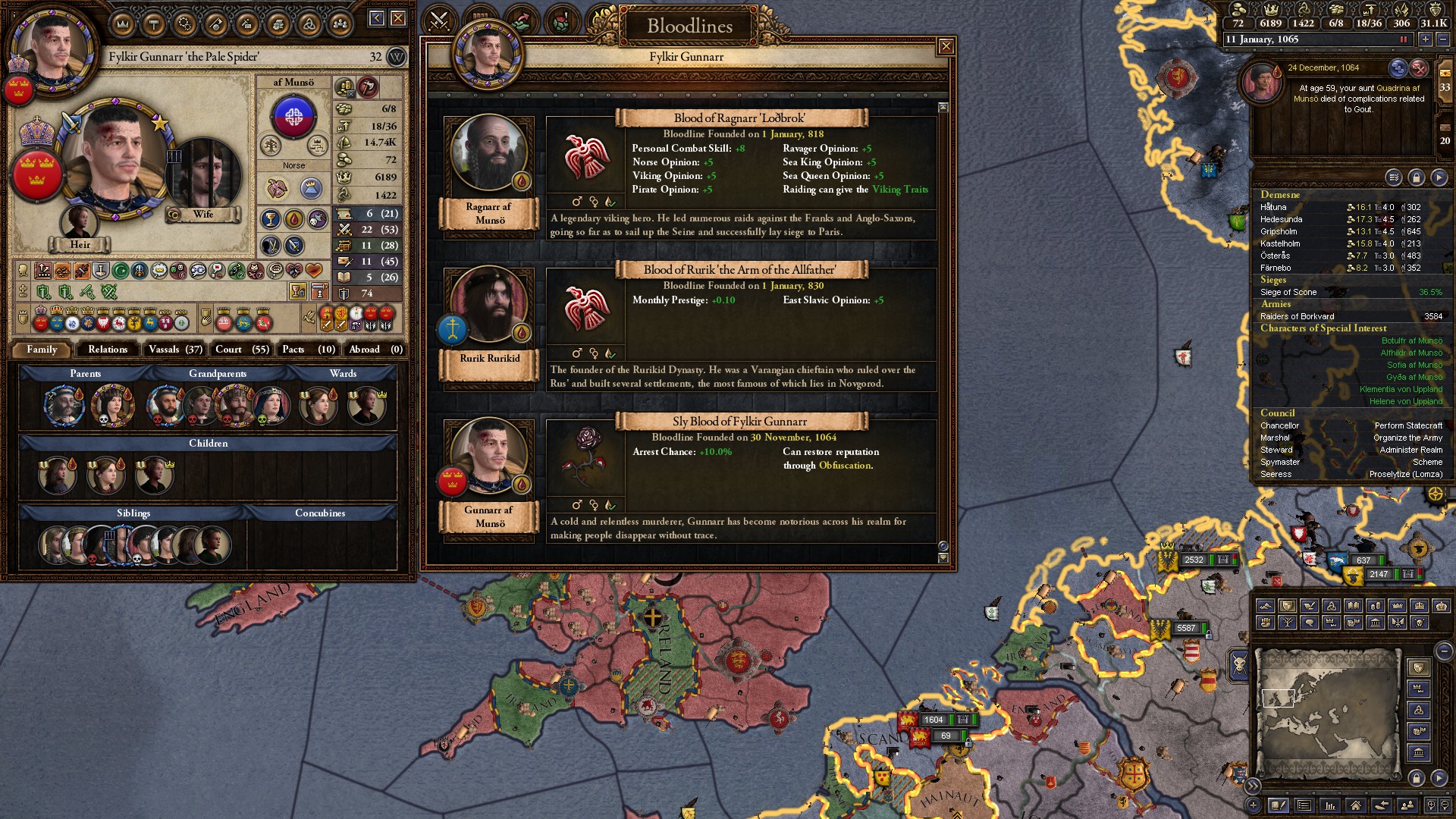
Task: Switch to the Abroad tab
Action: (x=375, y=349)
